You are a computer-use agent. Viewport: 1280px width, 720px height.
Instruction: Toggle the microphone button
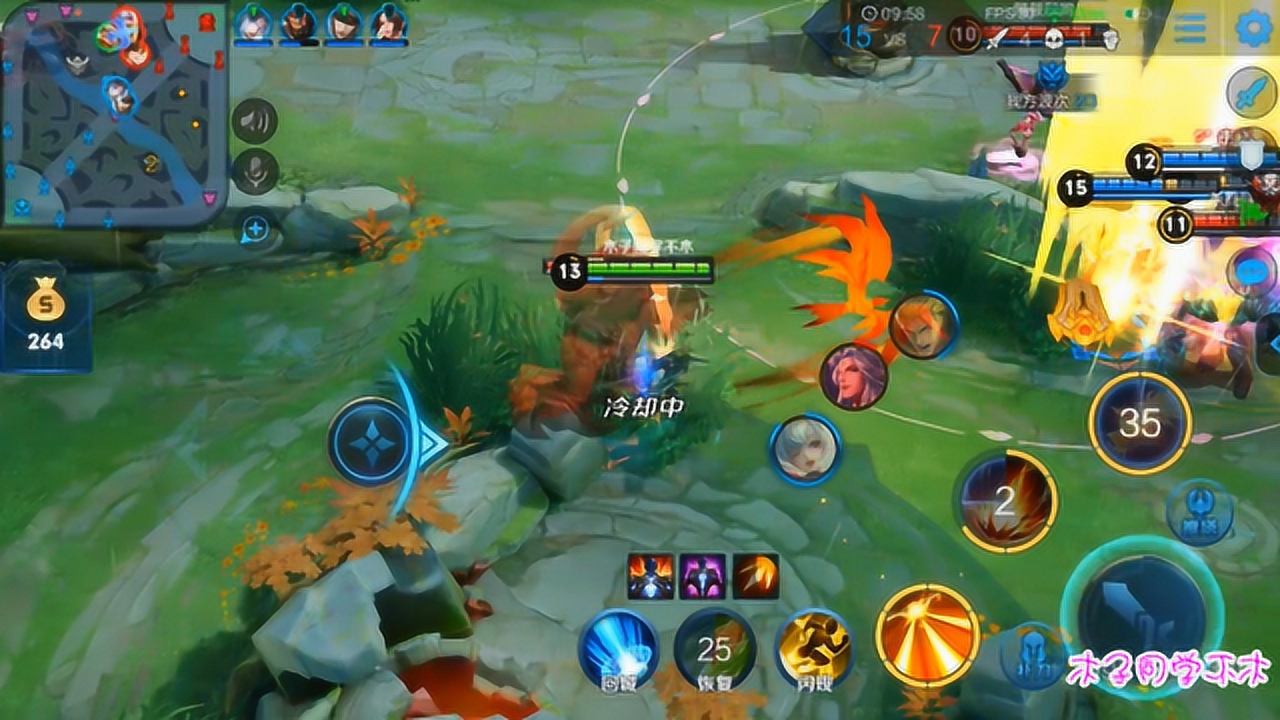pyautogui.click(x=255, y=172)
